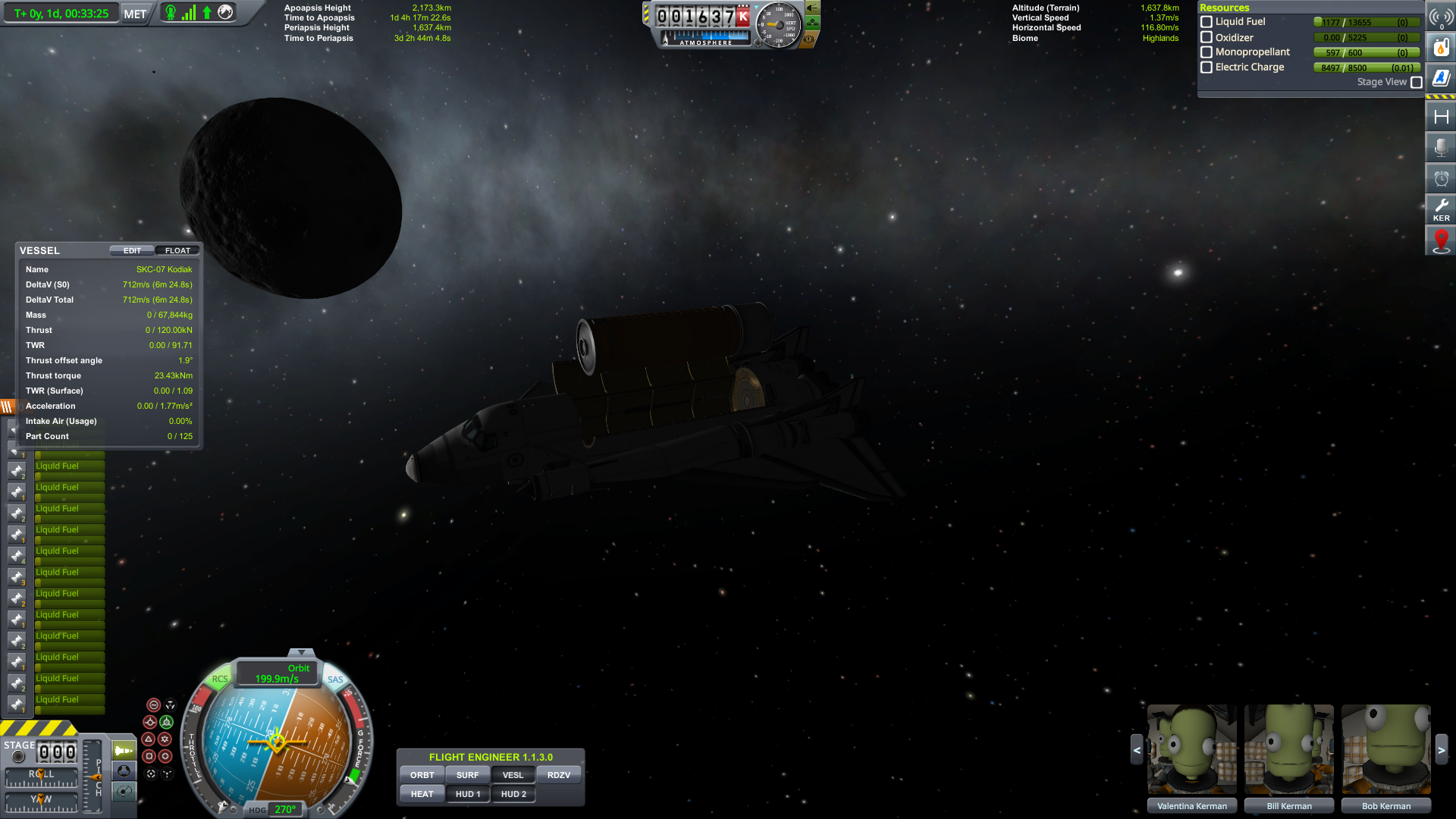Viewport: 1456px width, 819px height.
Task: Check the Liquid Fuel resource checkbox
Action: [x=1207, y=21]
